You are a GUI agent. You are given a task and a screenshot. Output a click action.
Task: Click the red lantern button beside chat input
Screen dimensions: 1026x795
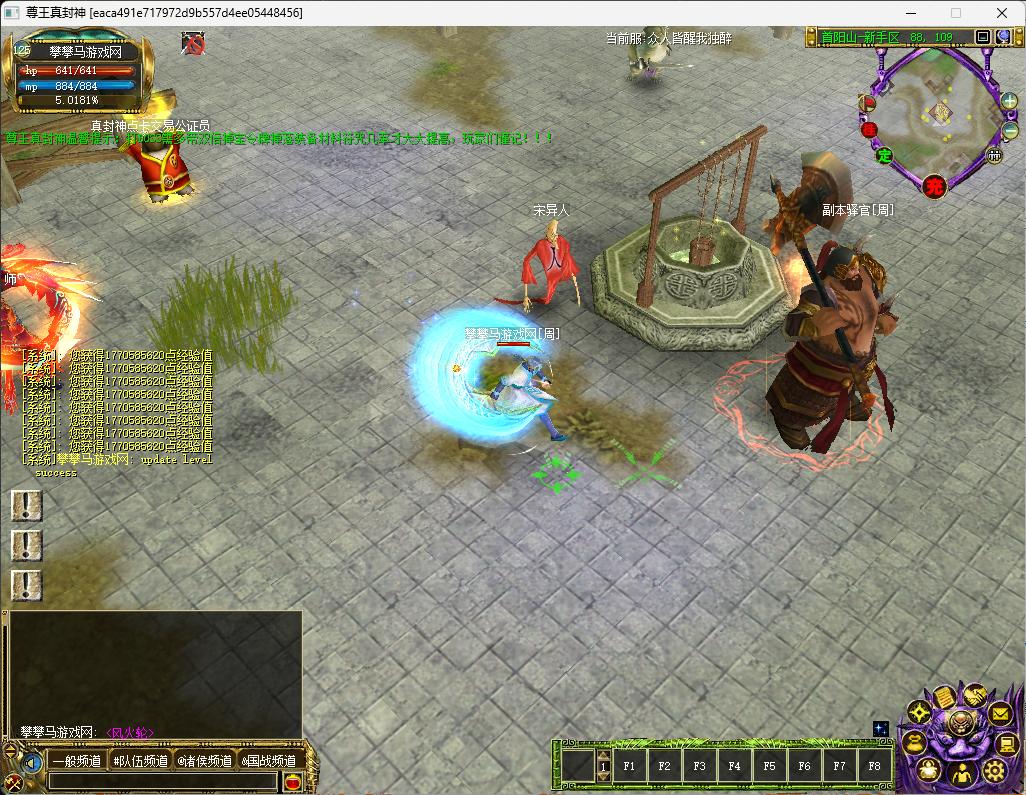coord(290,783)
